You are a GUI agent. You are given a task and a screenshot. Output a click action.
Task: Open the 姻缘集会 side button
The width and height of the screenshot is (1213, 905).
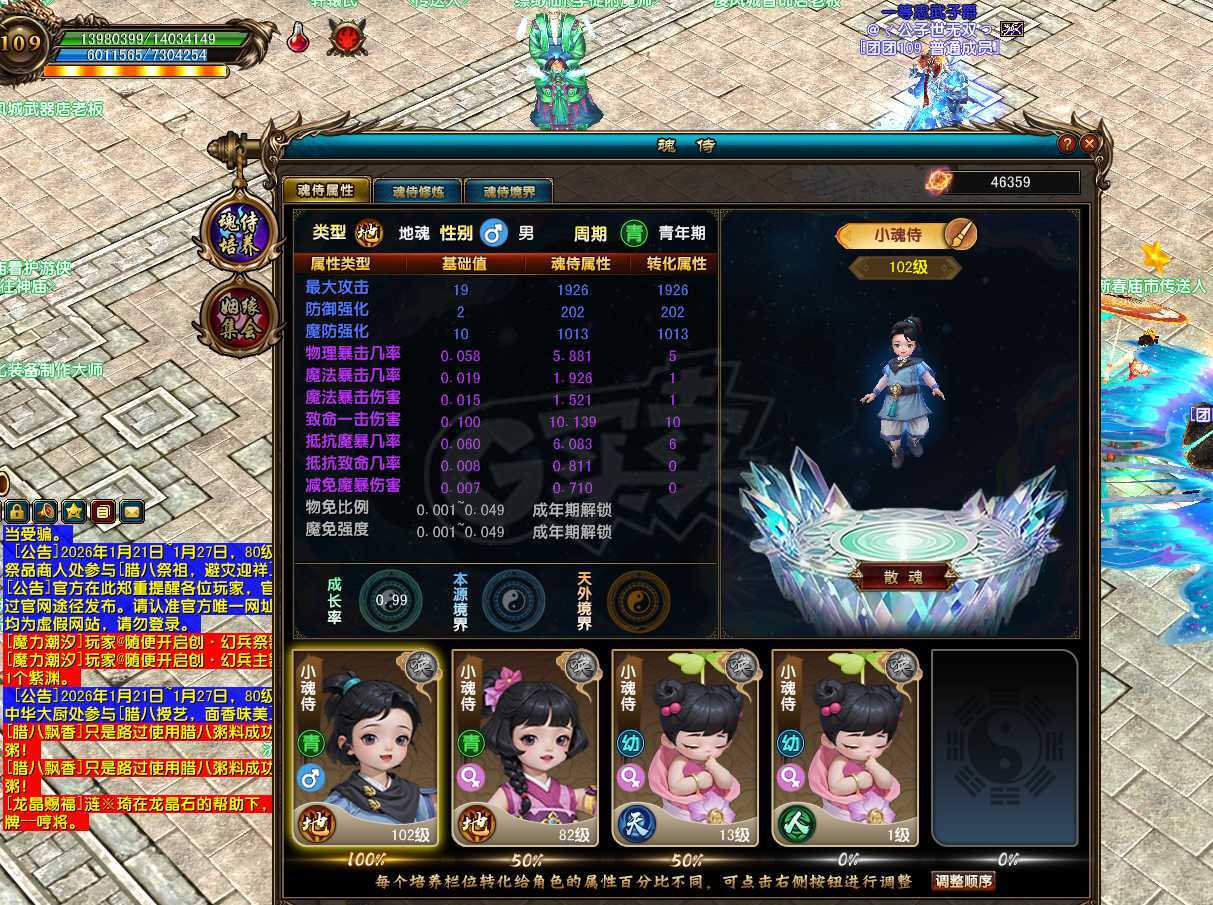click(238, 318)
